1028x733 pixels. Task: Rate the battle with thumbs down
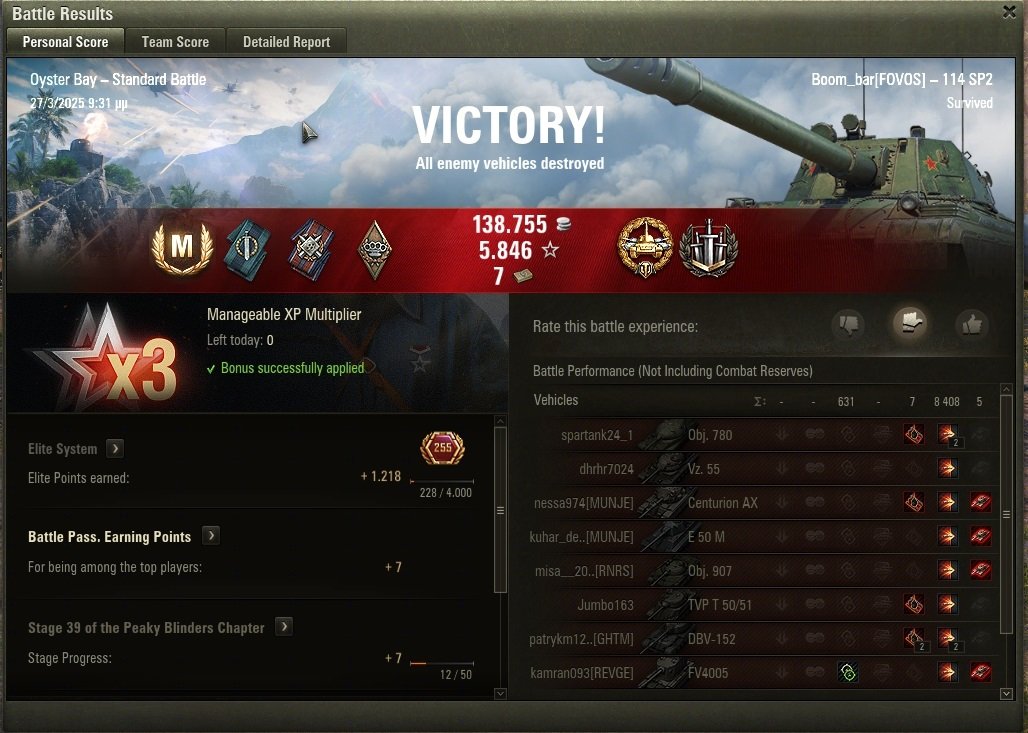(x=848, y=325)
